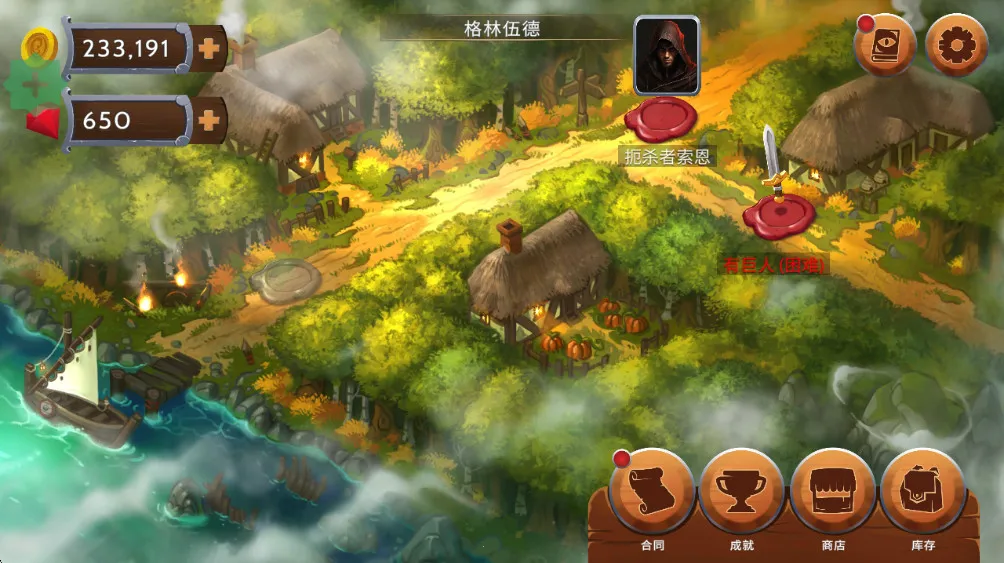Select the grey empty seal marker
This screenshot has width=1004, height=563.
pyautogui.click(x=285, y=277)
